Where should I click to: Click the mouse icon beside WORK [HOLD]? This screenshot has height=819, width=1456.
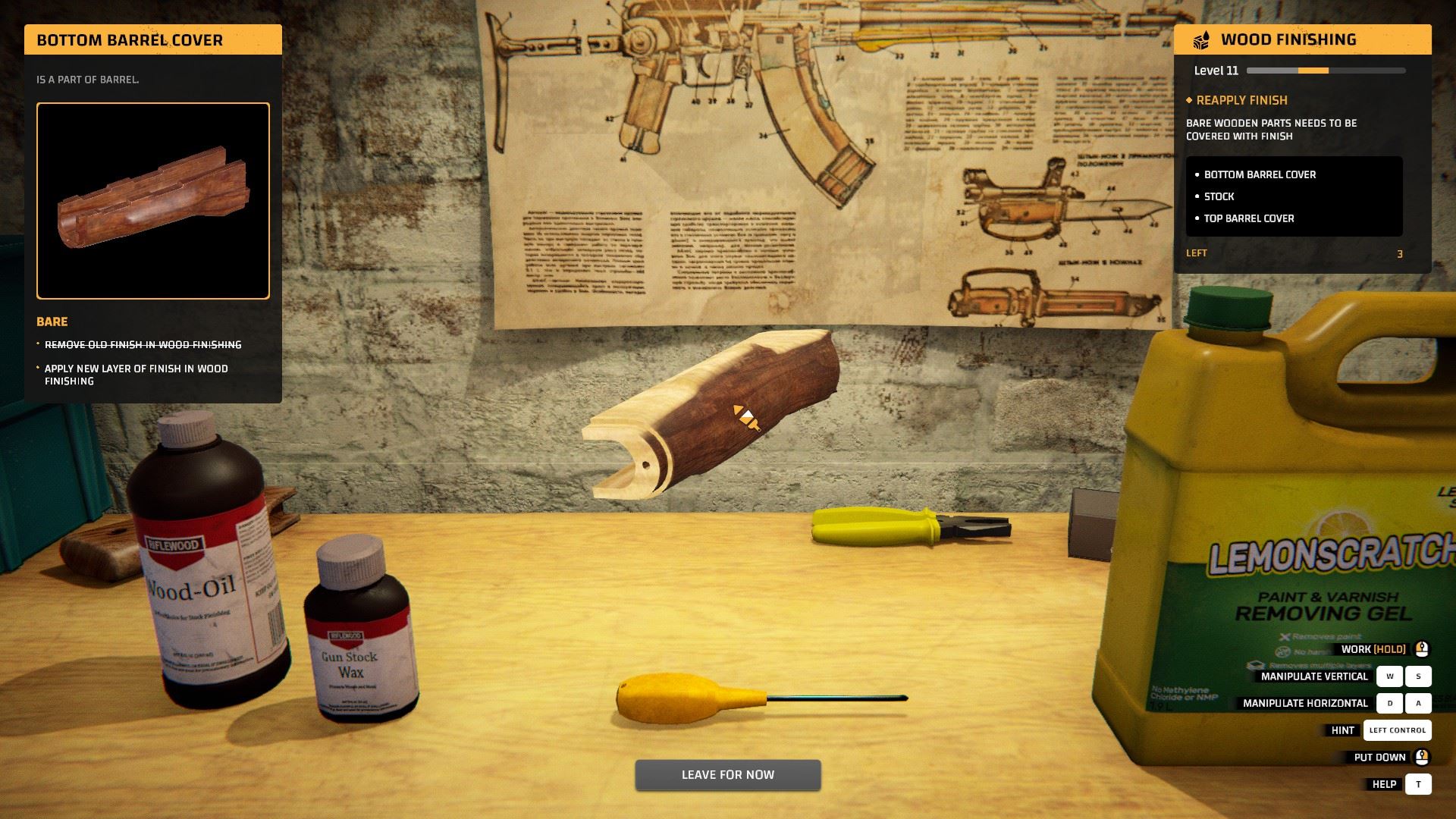(x=1420, y=649)
